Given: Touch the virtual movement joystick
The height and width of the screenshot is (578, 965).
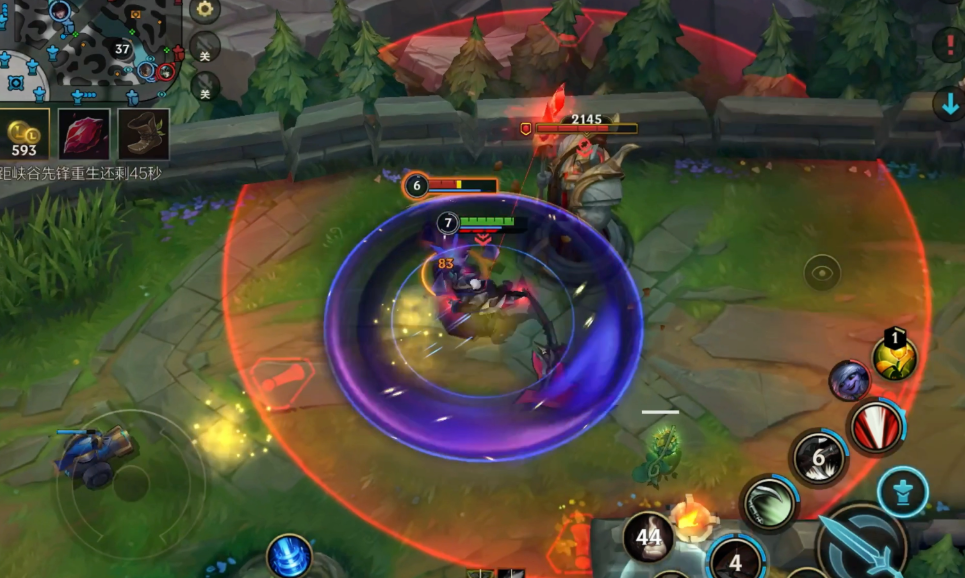Looking at the screenshot, I should tap(130, 485).
